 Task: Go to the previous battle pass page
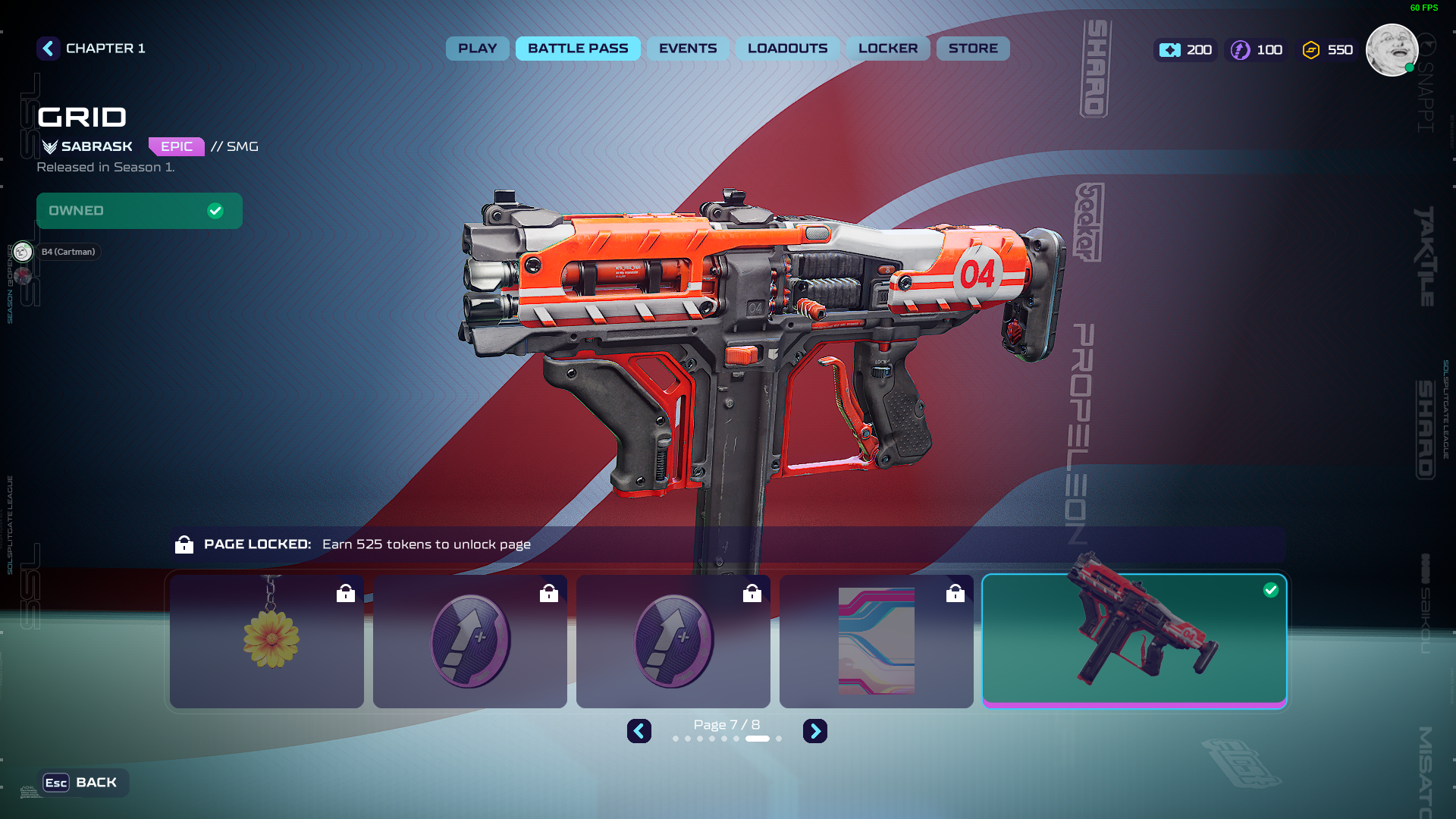coord(639,731)
